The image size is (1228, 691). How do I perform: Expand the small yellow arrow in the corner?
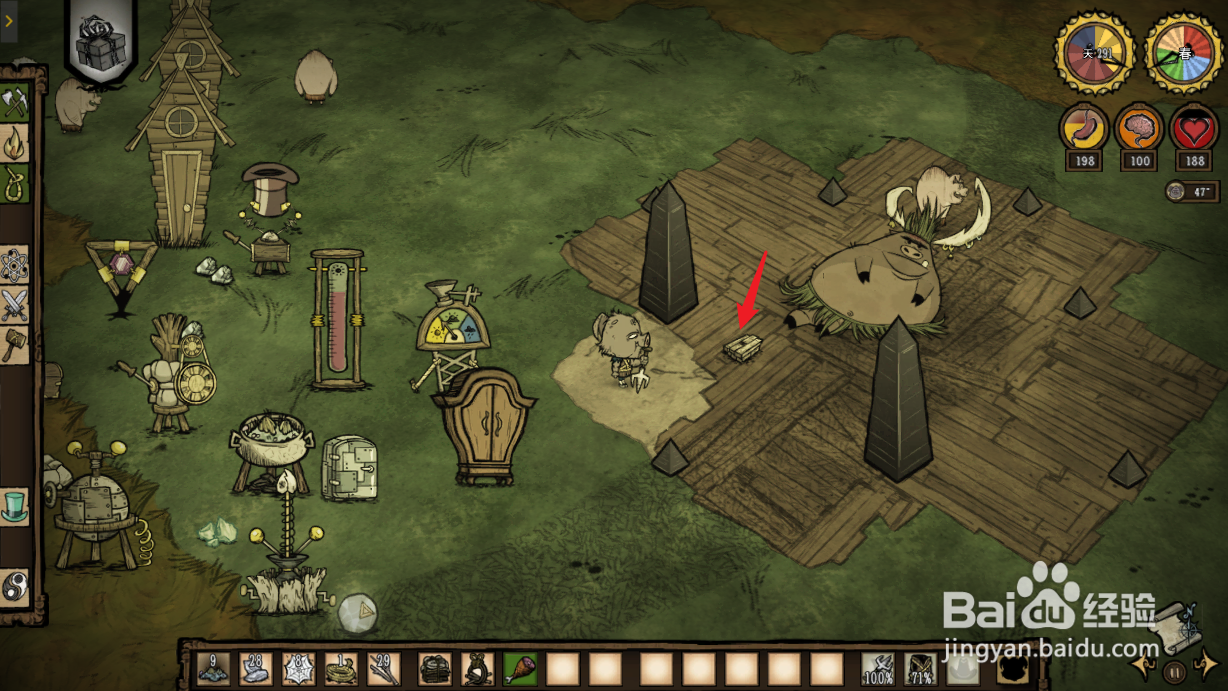[x=8, y=20]
